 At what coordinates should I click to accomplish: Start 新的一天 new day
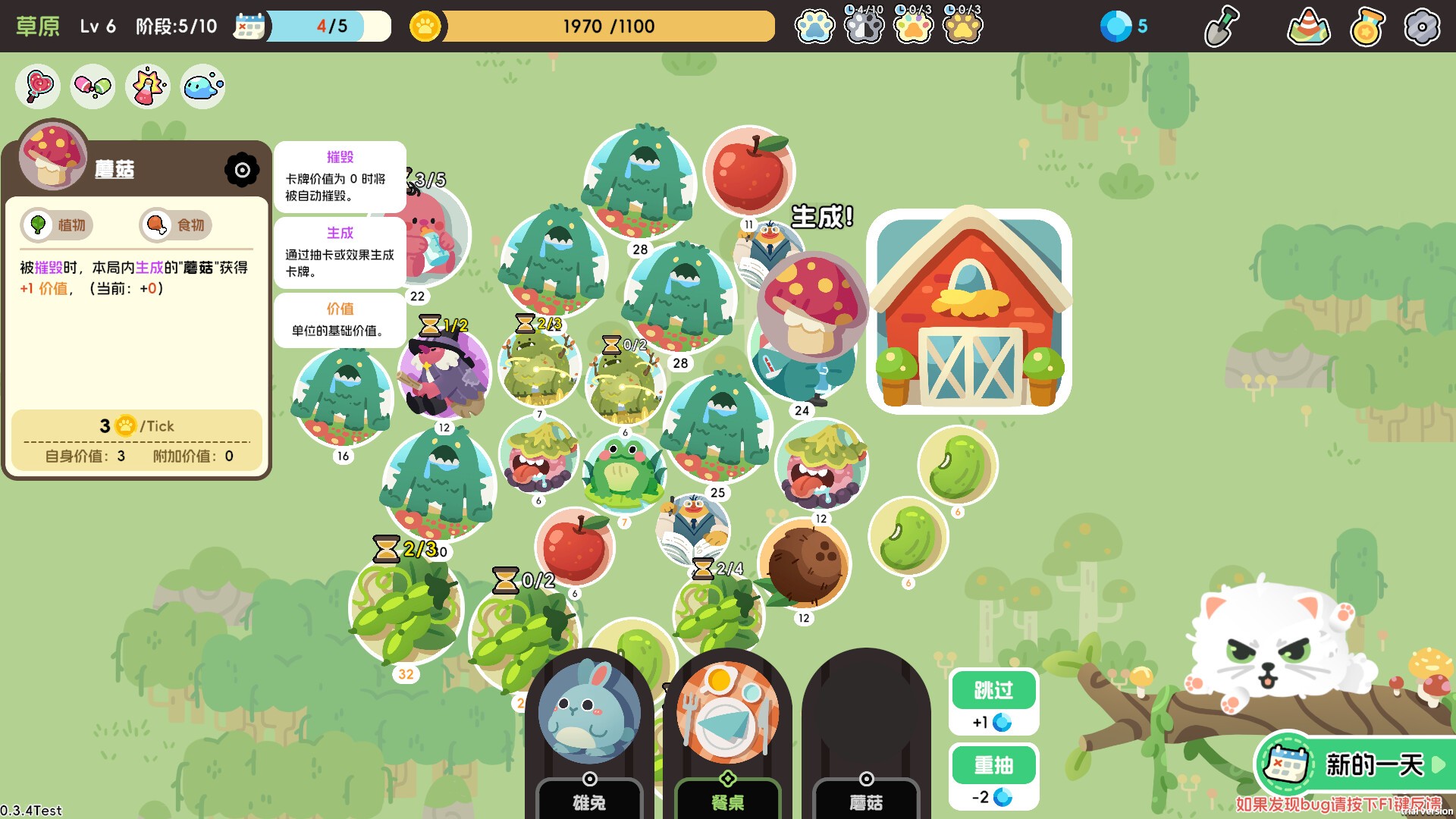tap(1359, 764)
